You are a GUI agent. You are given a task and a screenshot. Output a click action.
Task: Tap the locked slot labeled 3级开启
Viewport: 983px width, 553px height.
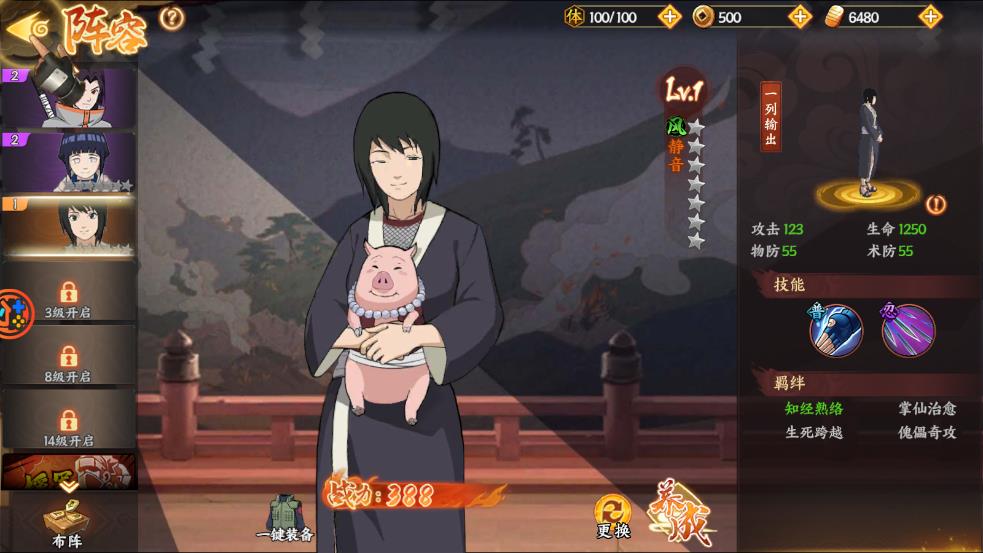pyautogui.click(x=68, y=296)
